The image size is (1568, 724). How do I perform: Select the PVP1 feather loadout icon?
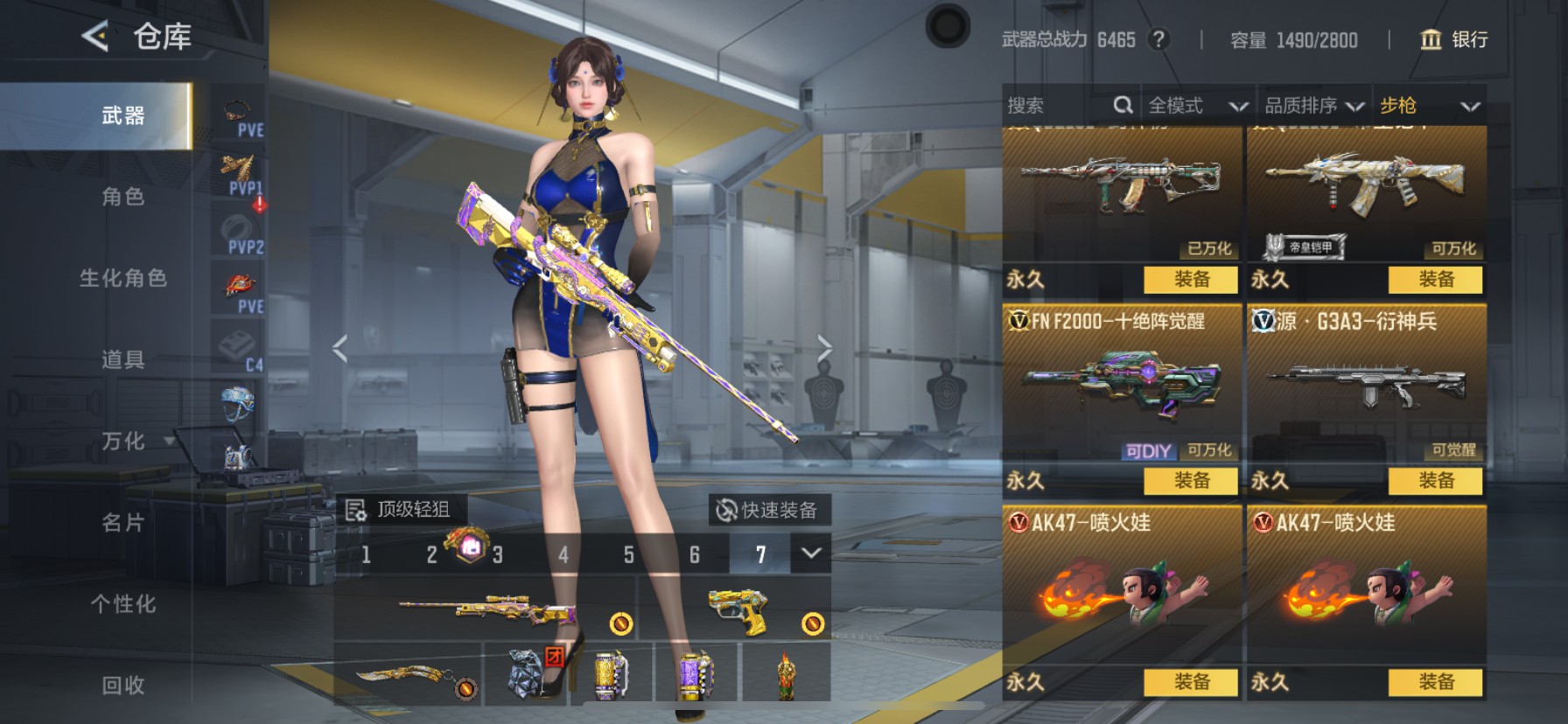coord(237,169)
